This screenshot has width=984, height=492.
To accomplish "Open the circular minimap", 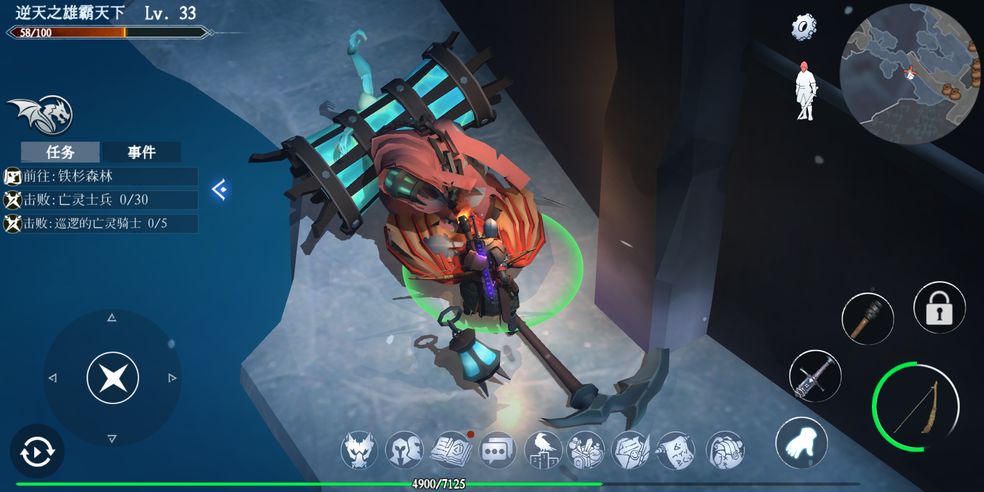I will click(x=910, y=73).
